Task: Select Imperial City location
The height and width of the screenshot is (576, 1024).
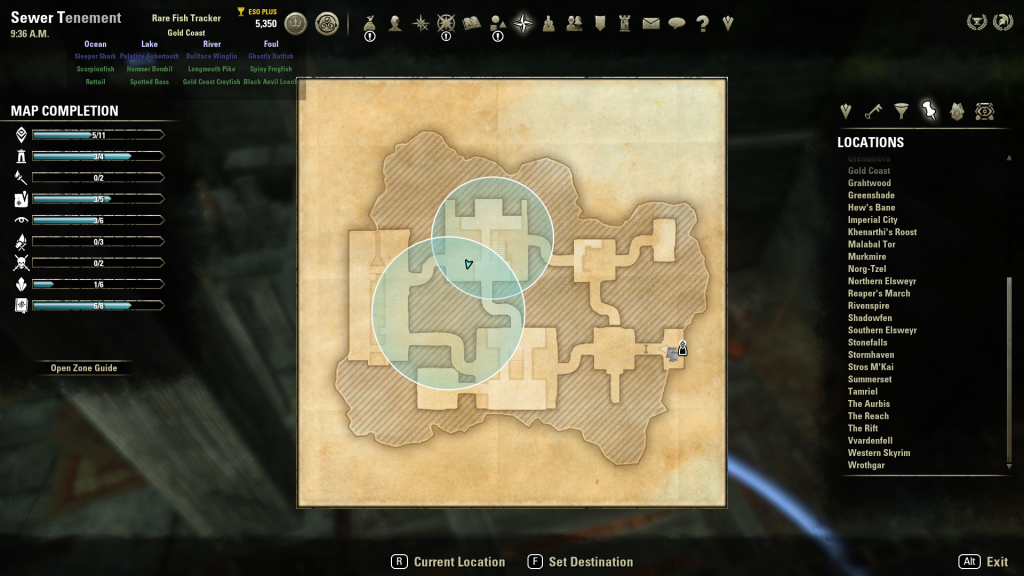Action: coord(872,220)
